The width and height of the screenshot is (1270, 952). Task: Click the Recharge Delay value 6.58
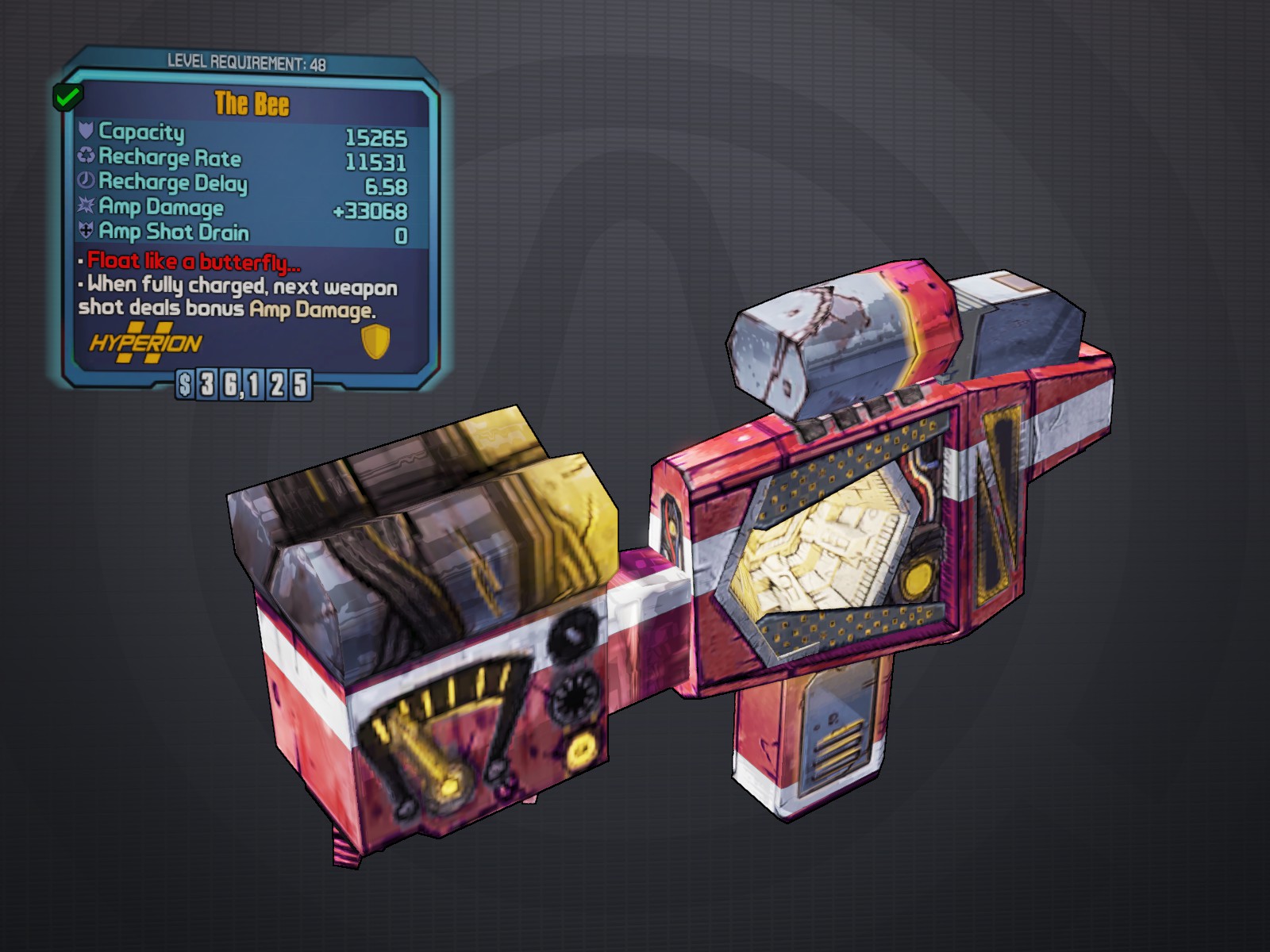point(386,184)
